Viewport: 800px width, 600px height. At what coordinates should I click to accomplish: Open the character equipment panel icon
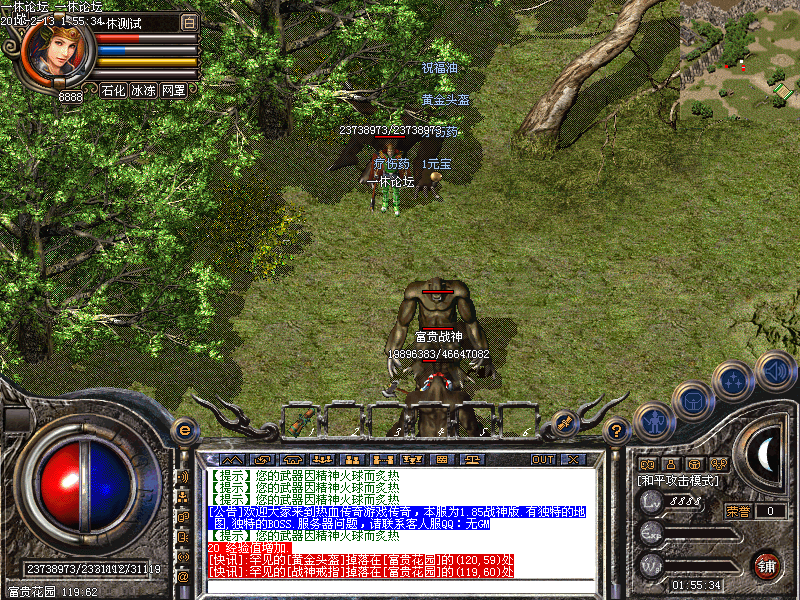[x=653, y=421]
